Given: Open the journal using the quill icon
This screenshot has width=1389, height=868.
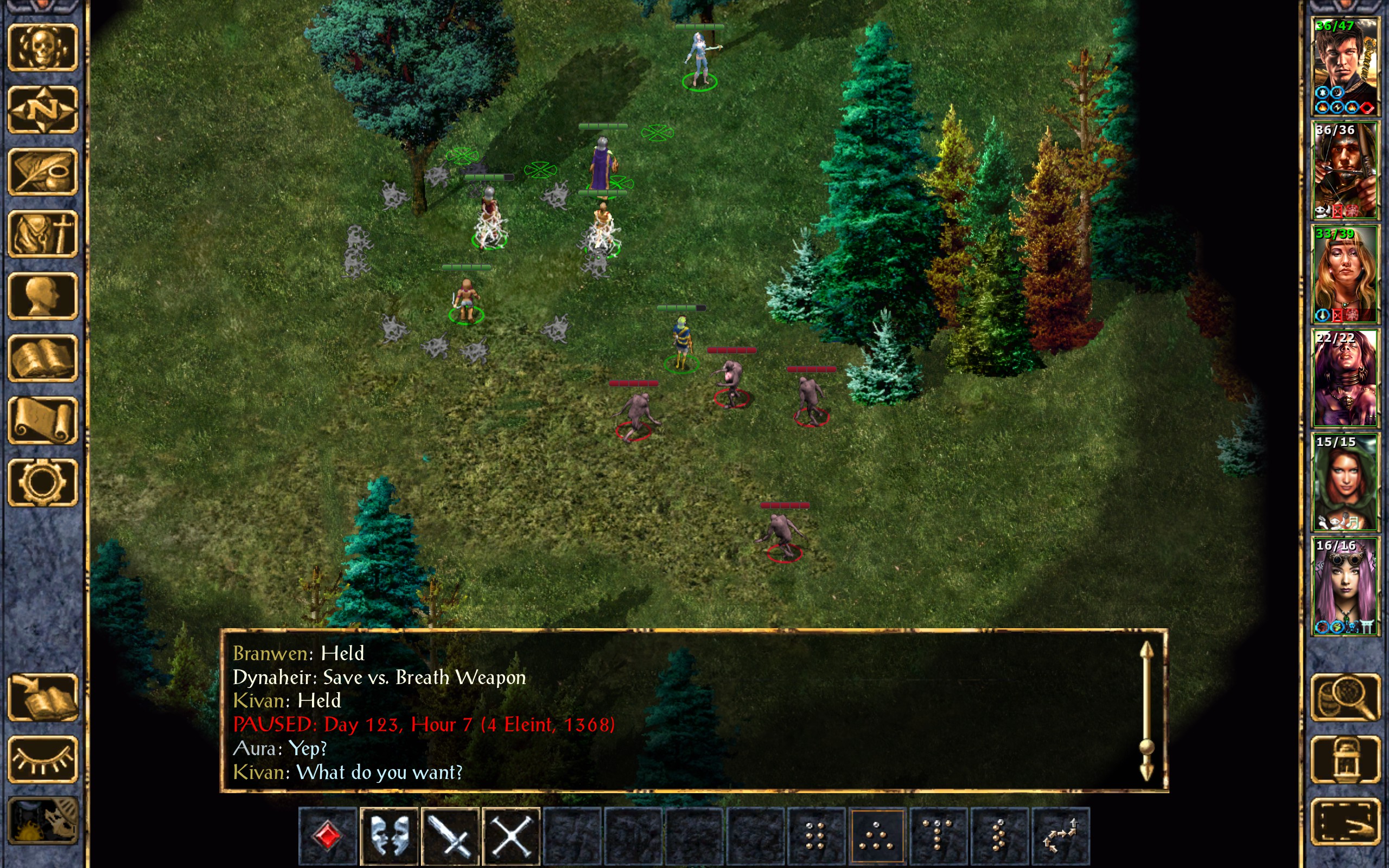Looking at the screenshot, I should [x=42, y=171].
